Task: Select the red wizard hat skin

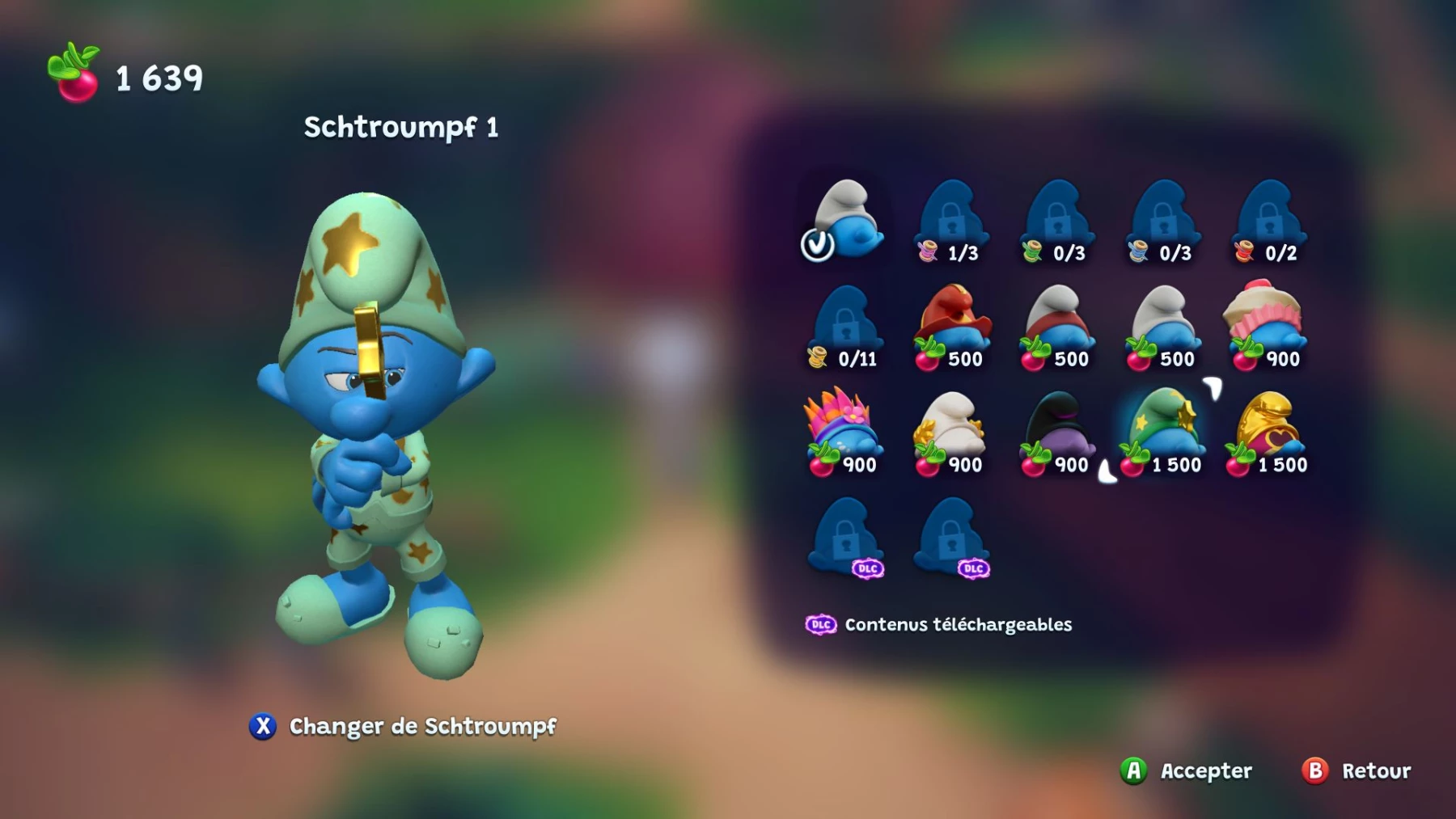Action: pos(951,325)
